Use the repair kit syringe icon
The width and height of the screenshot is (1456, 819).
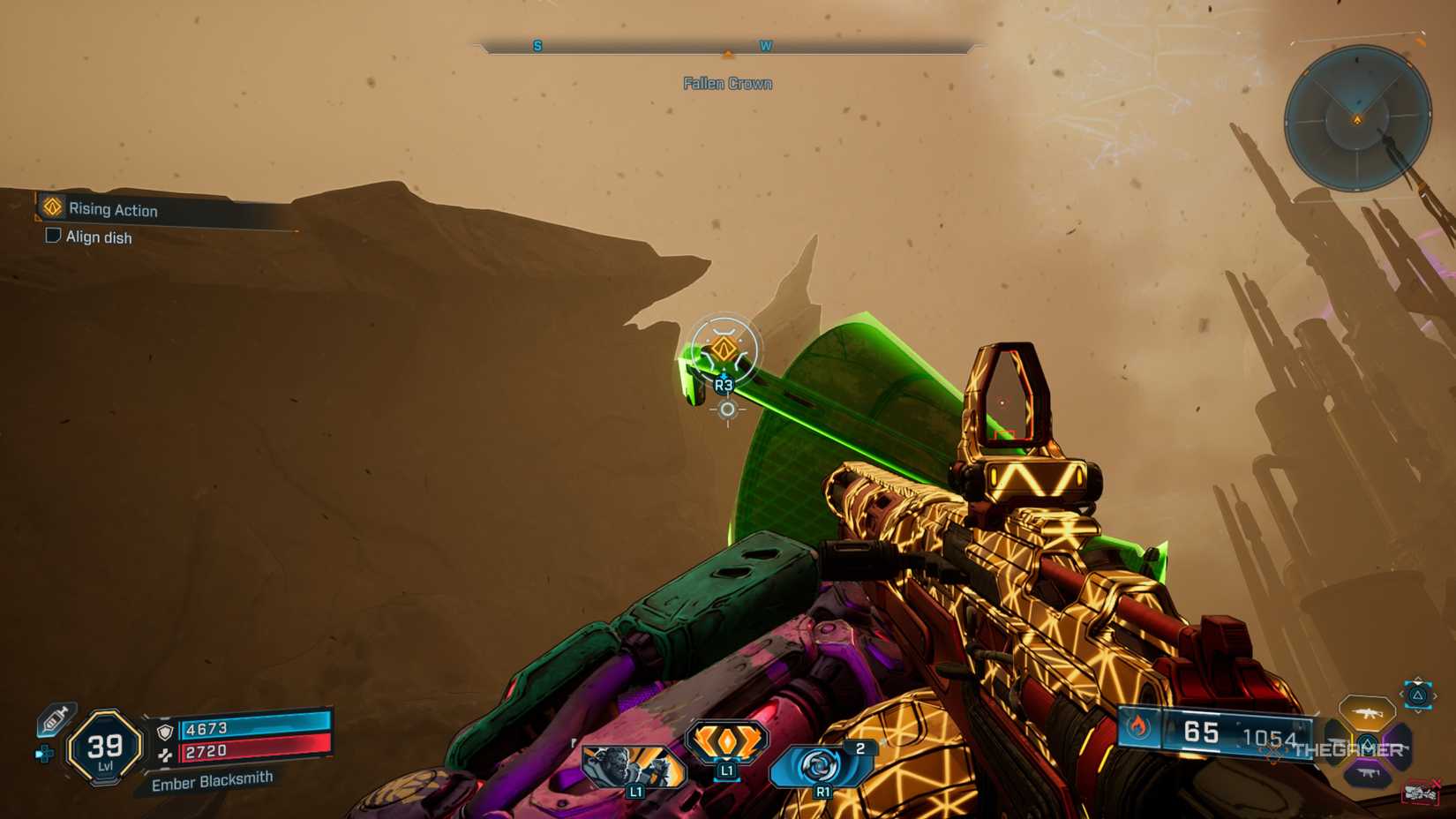pos(56,719)
